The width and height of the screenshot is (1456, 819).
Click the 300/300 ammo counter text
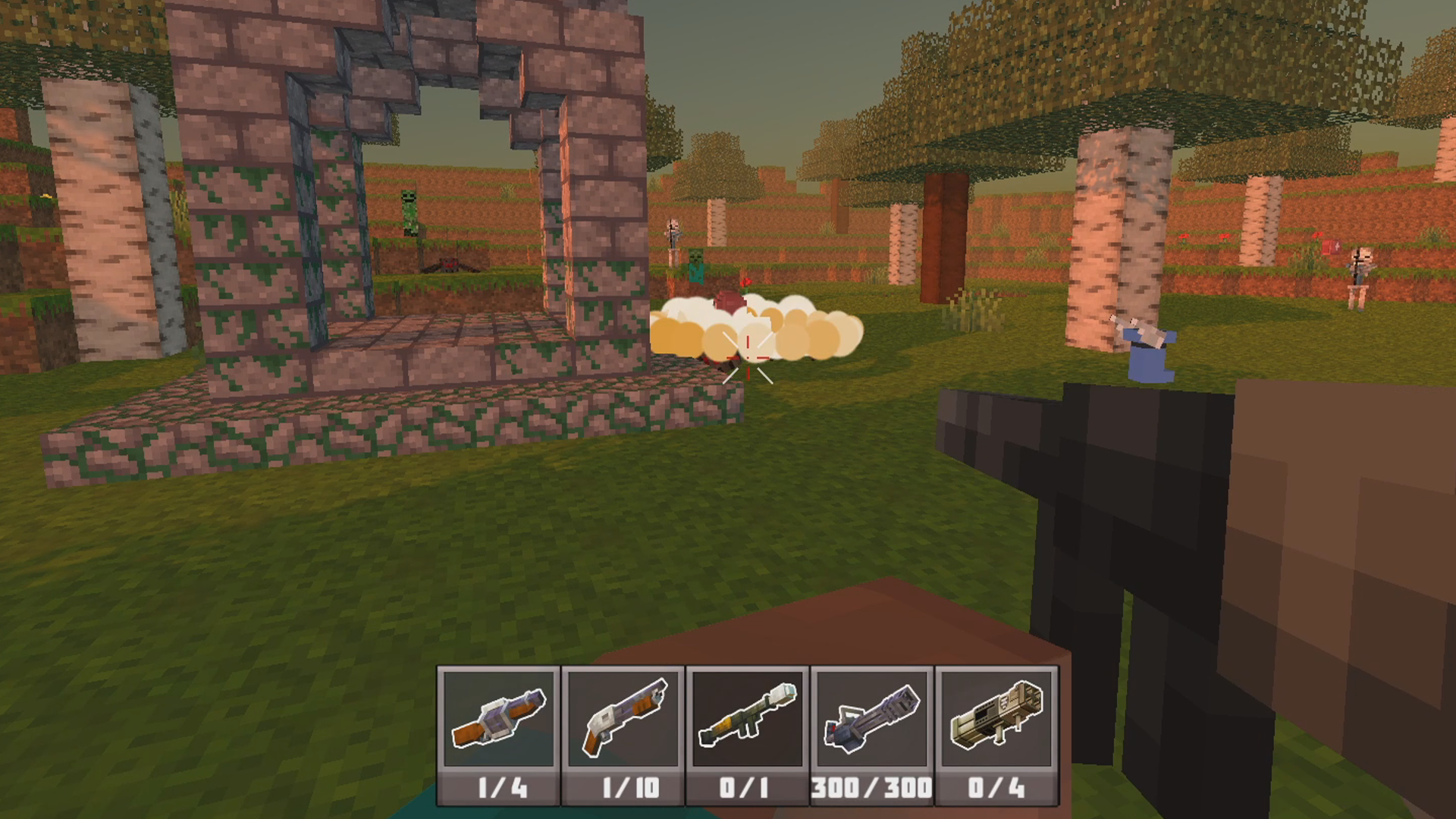[872, 789]
